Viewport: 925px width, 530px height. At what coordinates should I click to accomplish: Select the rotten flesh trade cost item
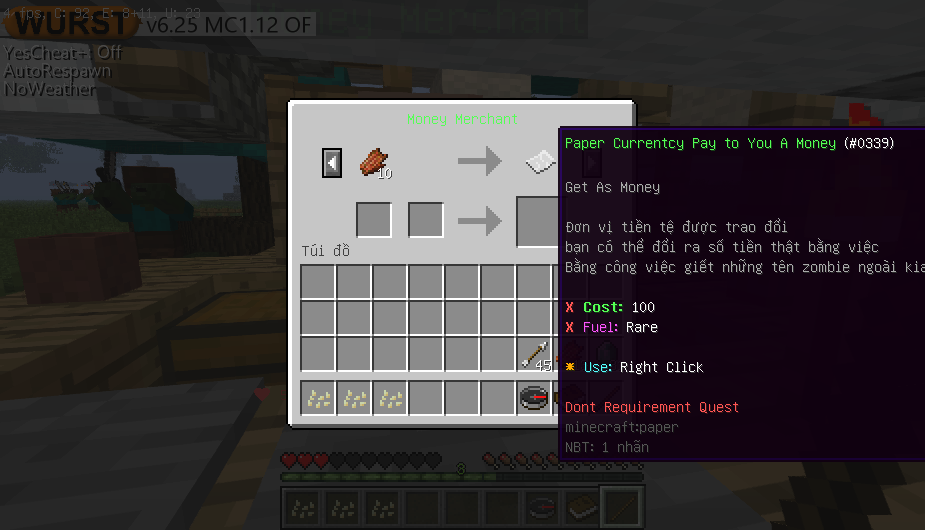(374, 161)
